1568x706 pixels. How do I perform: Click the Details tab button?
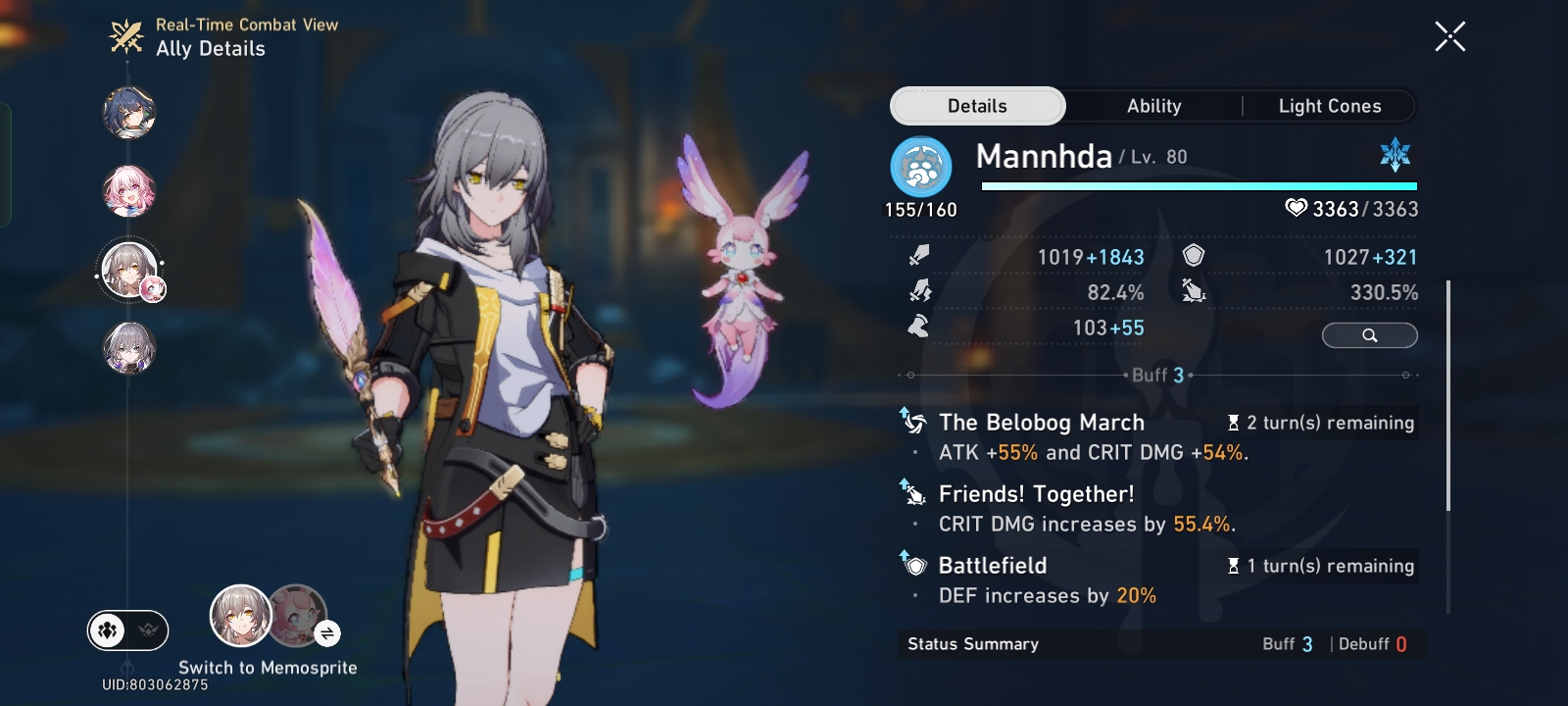(x=977, y=106)
